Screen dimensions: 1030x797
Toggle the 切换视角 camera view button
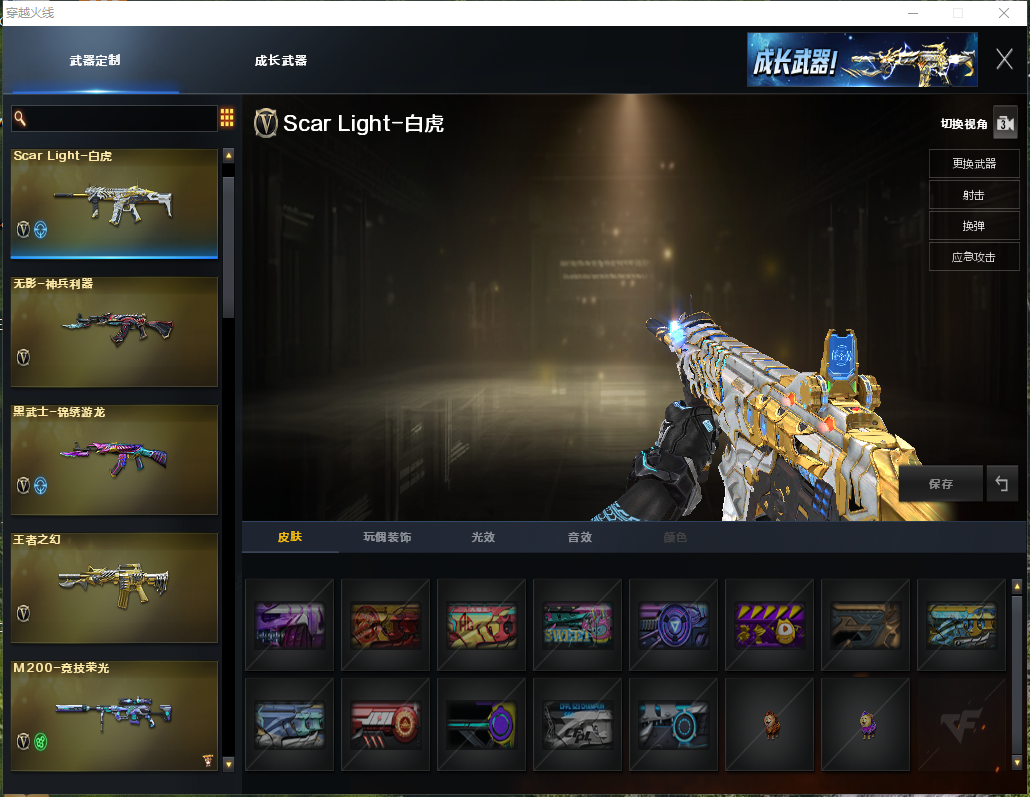(1004, 124)
